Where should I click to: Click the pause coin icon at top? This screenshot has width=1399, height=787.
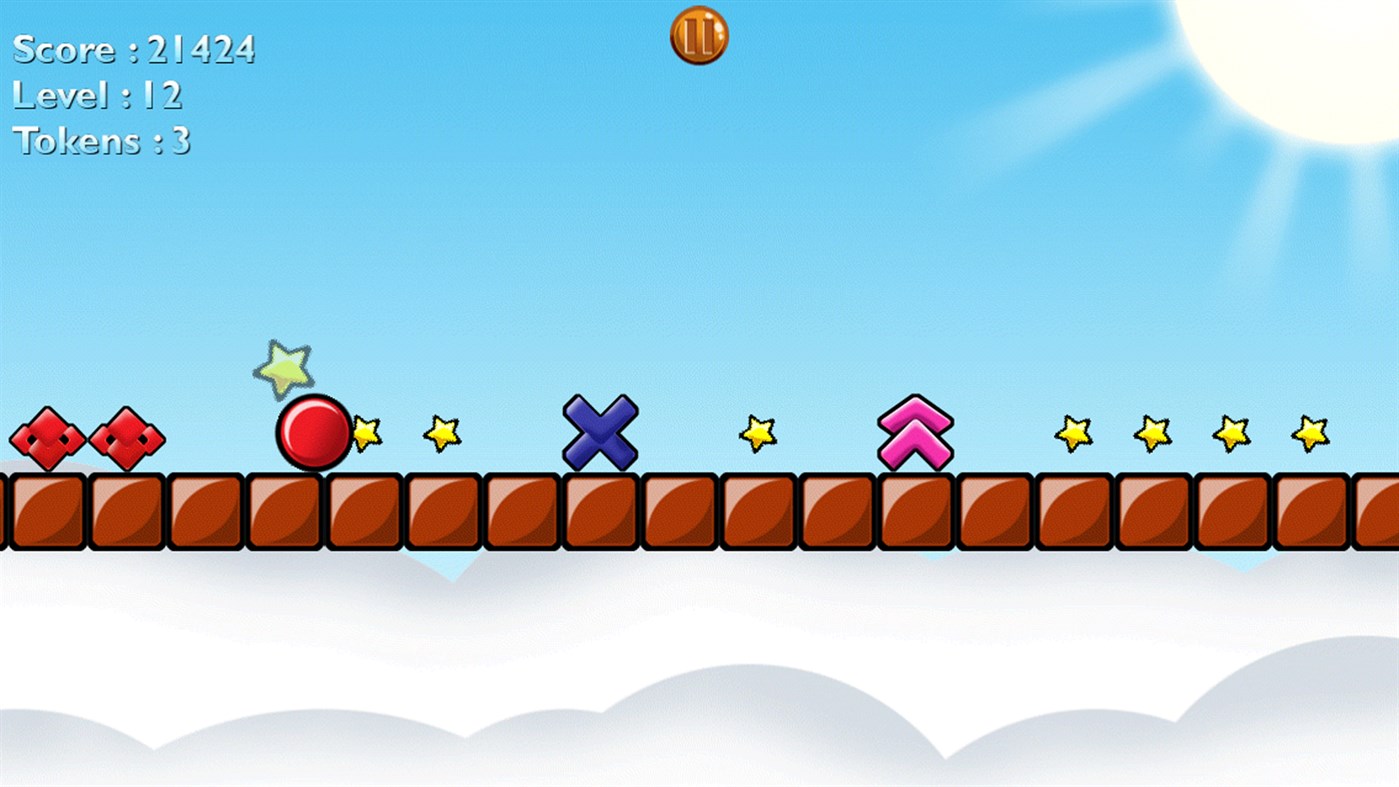click(699, 34)
